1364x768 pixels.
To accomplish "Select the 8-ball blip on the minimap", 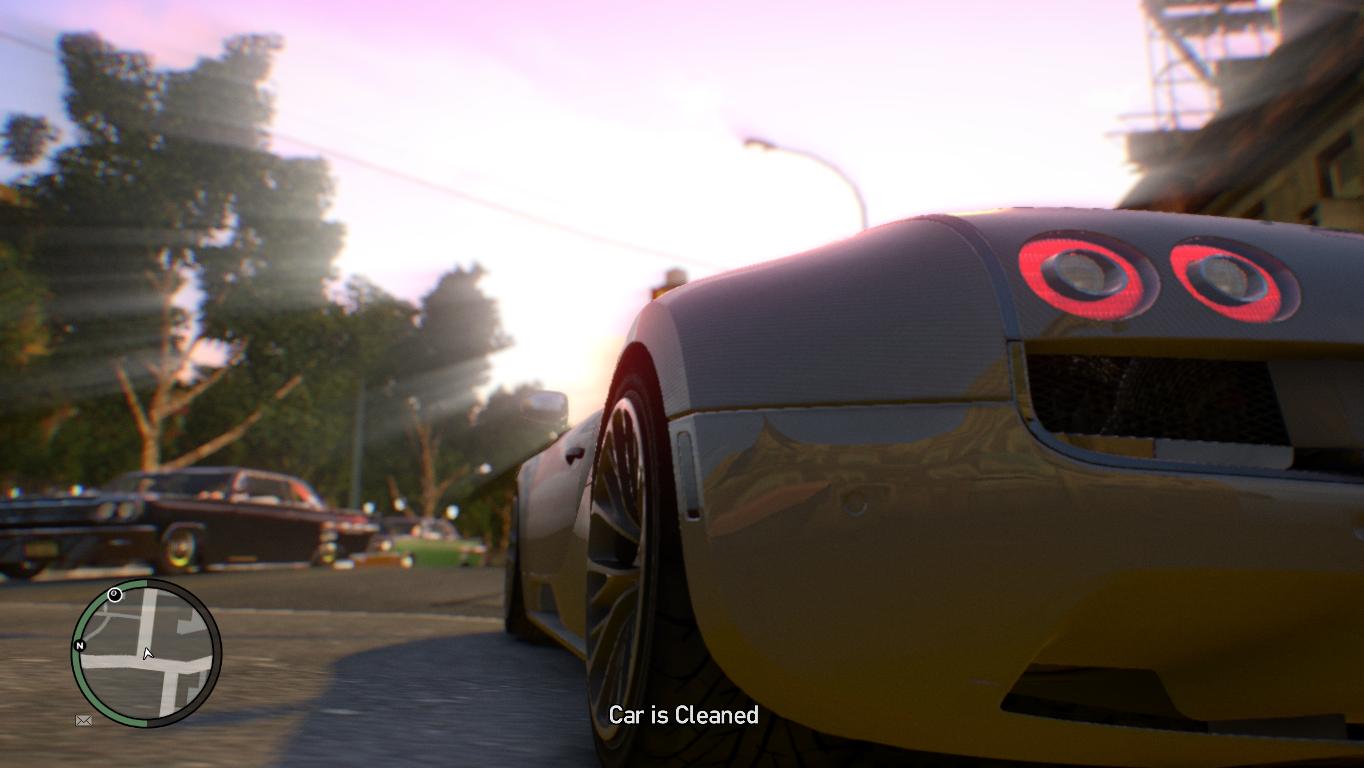I will coord(115,595).
